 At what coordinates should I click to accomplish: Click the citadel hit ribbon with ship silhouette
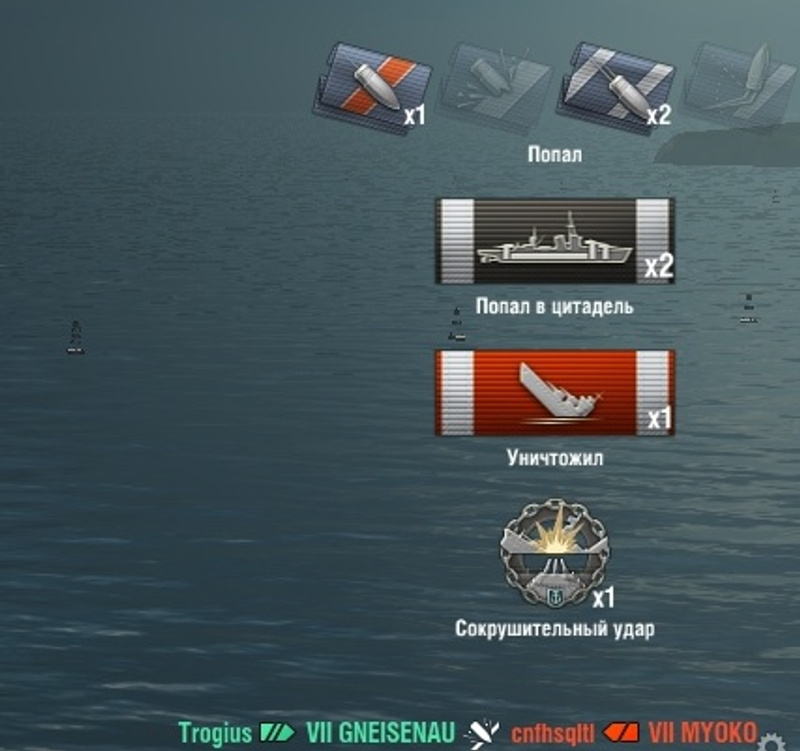coord(555,241)
